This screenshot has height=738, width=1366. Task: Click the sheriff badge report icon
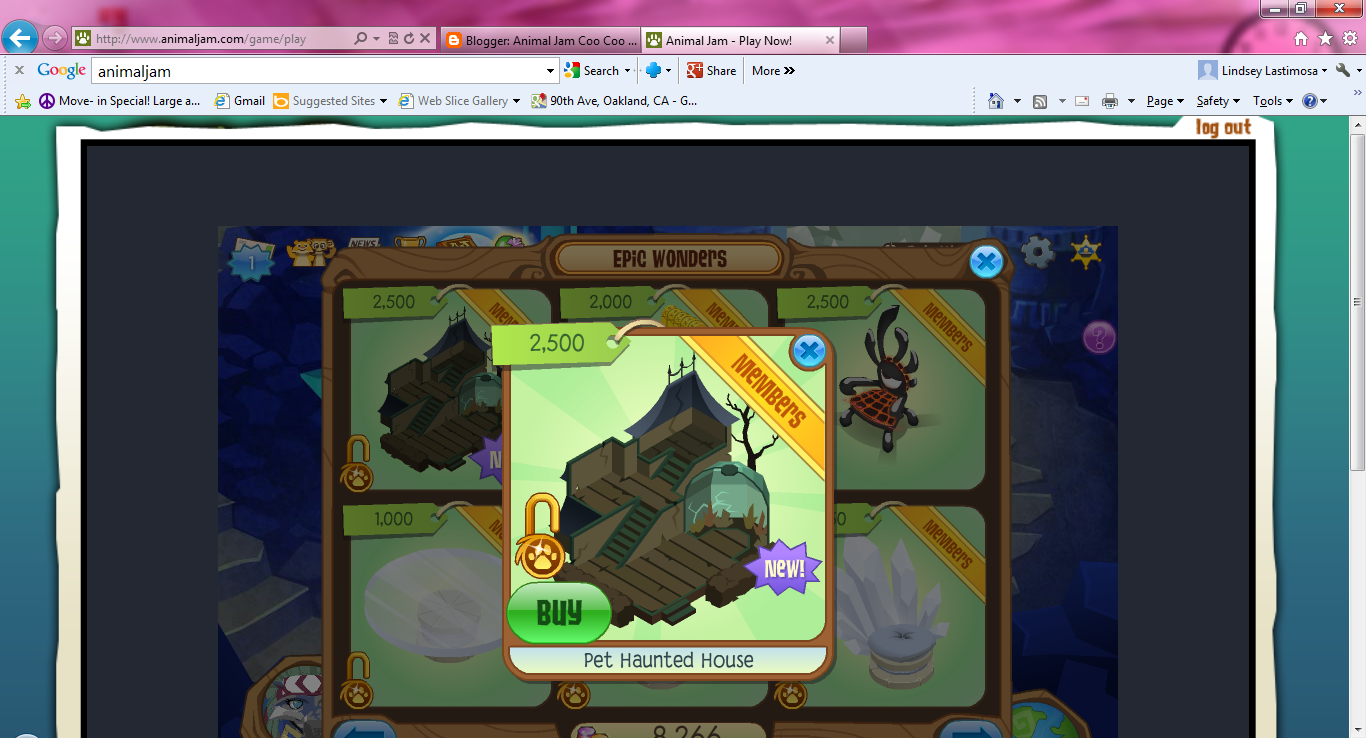(x=1086, y=253)
